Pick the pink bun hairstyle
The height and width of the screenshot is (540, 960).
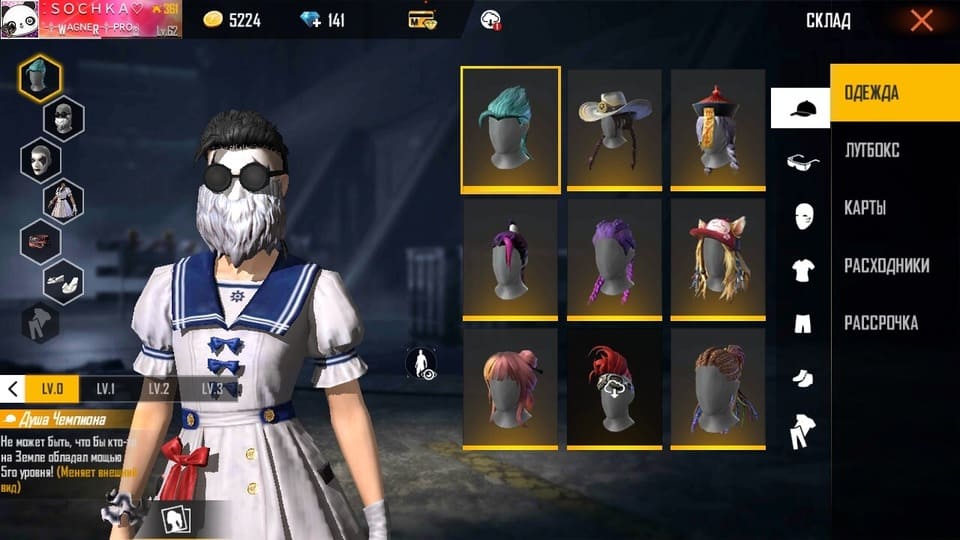click(510, 387)
